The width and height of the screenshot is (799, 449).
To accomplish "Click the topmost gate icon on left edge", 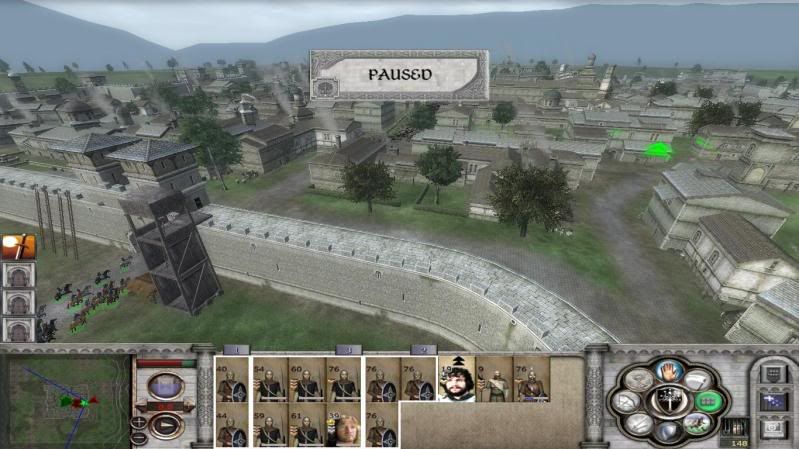I will [x=18, y=275].
